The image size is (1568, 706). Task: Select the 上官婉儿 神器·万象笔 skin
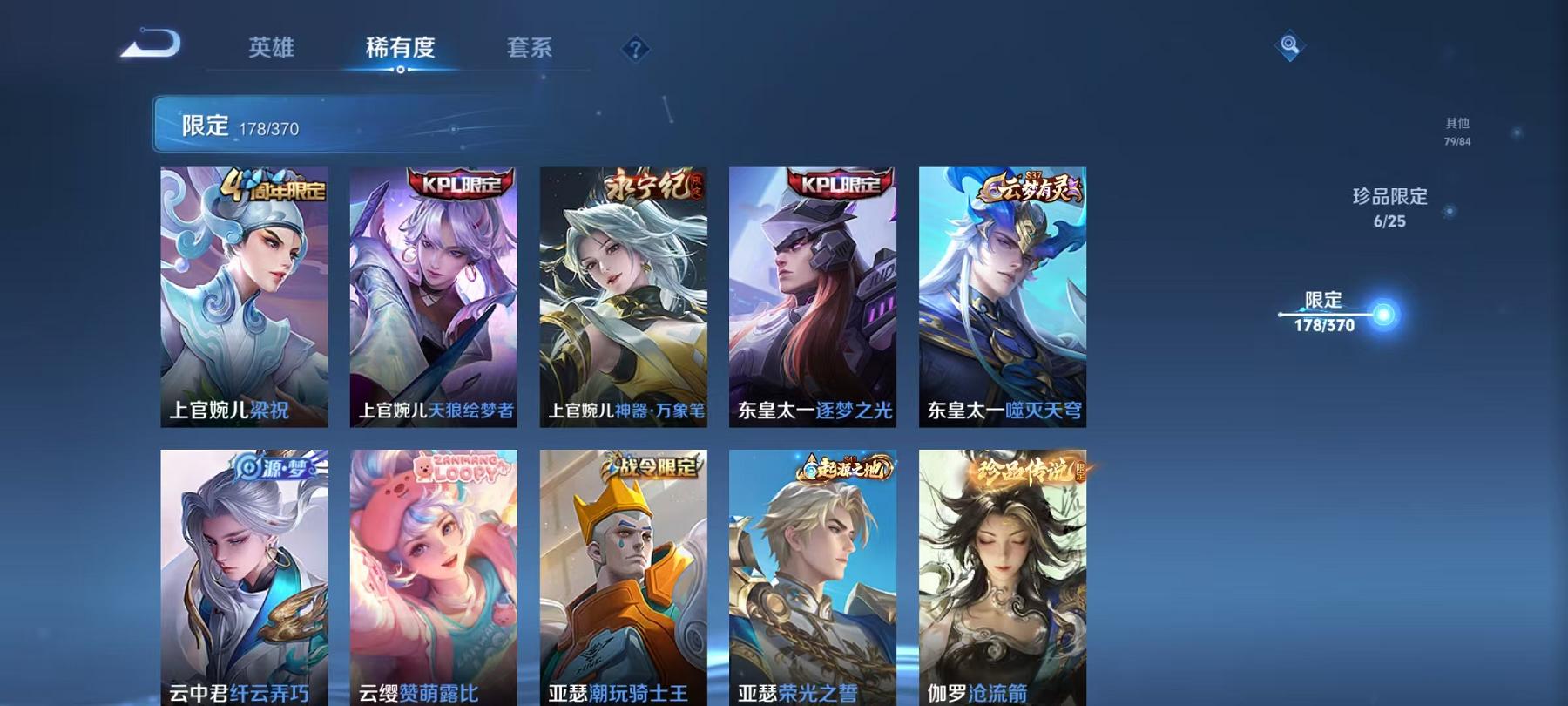pyautogui.click(x=625, y=296)
